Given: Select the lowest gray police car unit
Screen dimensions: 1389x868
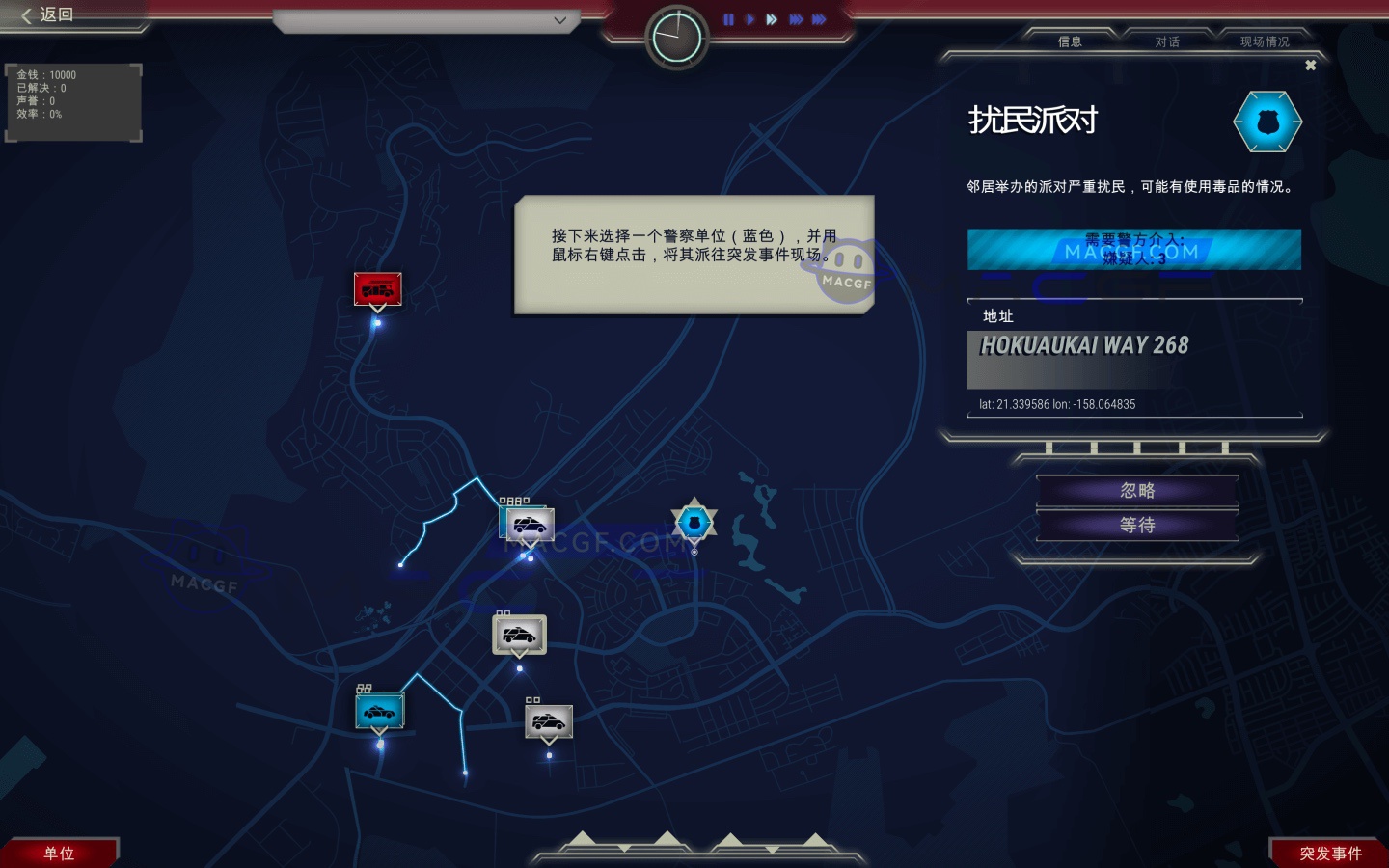Looking at the screenshot, I should click(x=548, y=719).
